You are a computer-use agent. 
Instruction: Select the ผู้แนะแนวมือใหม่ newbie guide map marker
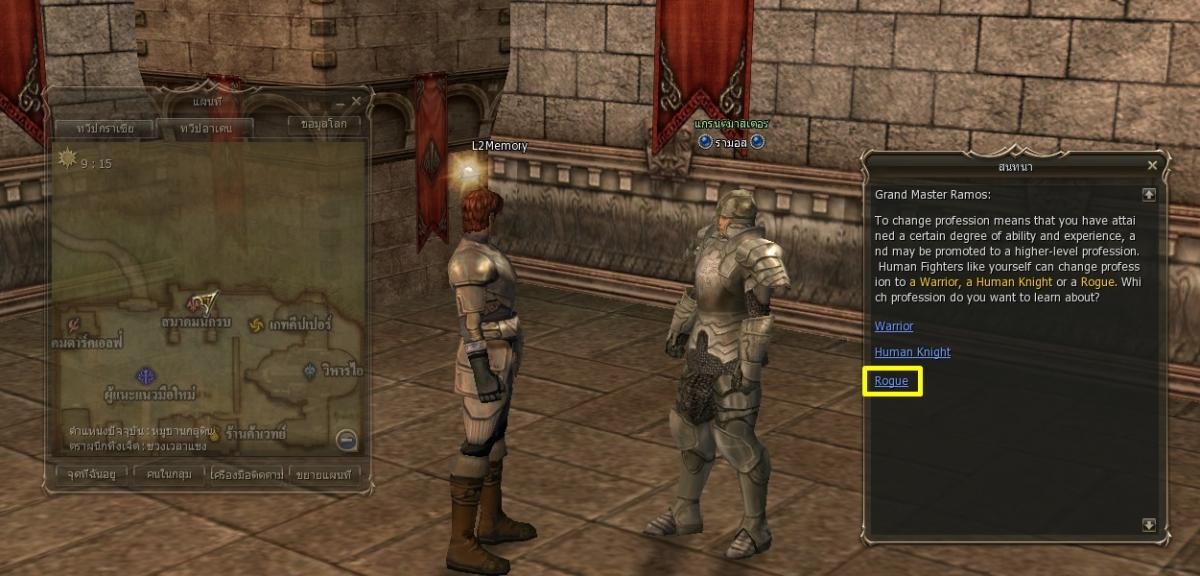point(144,374)
